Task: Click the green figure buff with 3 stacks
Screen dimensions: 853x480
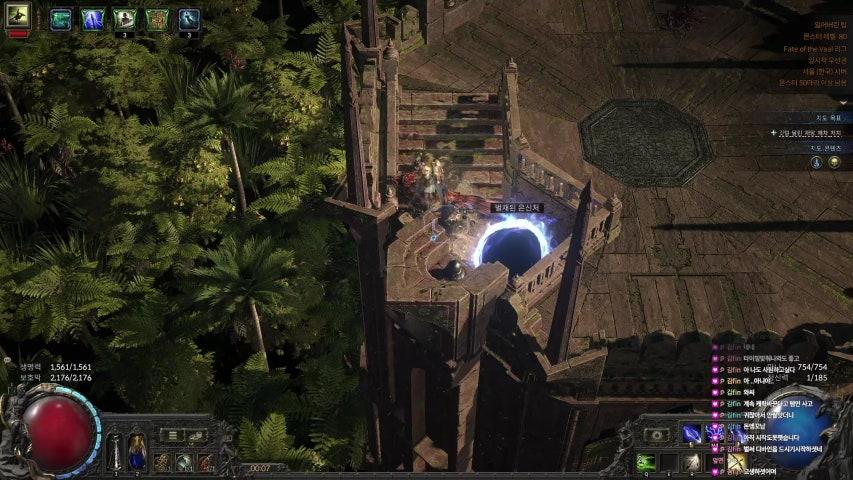Action: tap(124, 18)
